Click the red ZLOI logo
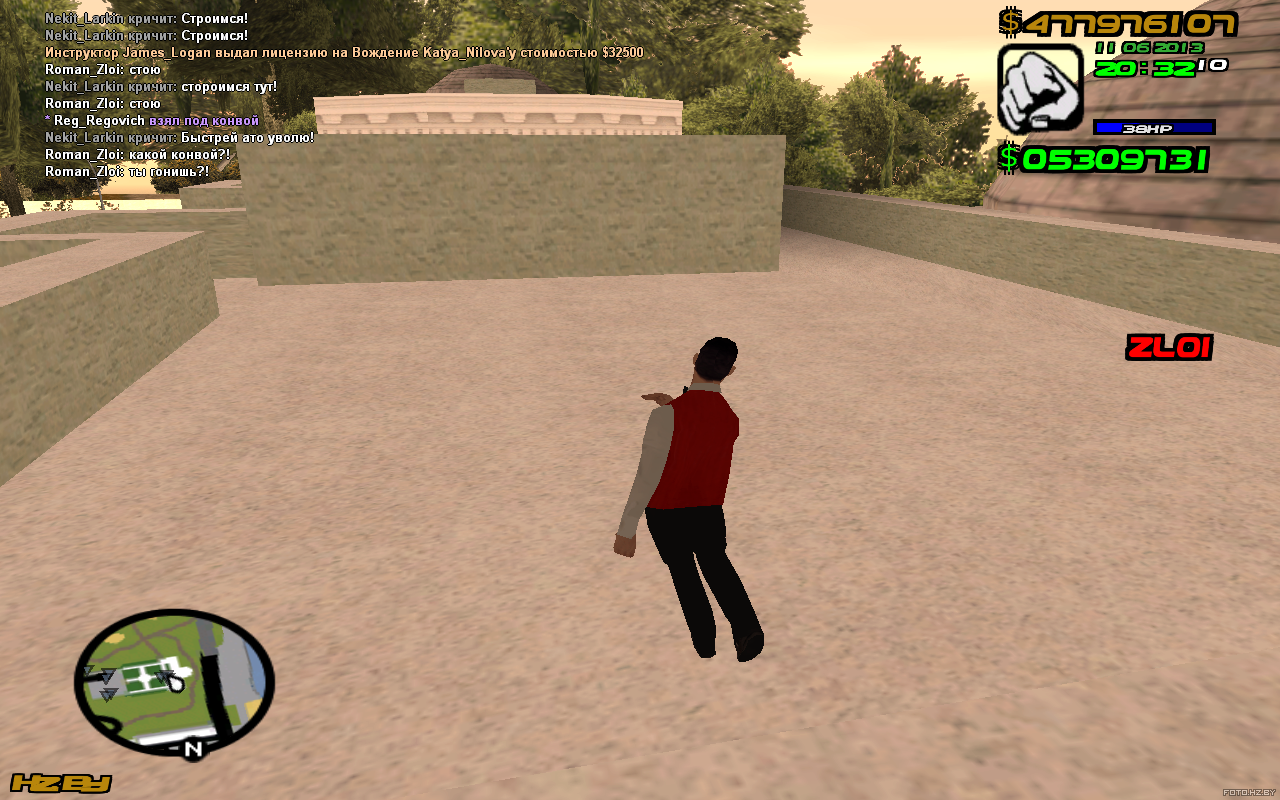 pyautogui.click(x=1169, y=347)
